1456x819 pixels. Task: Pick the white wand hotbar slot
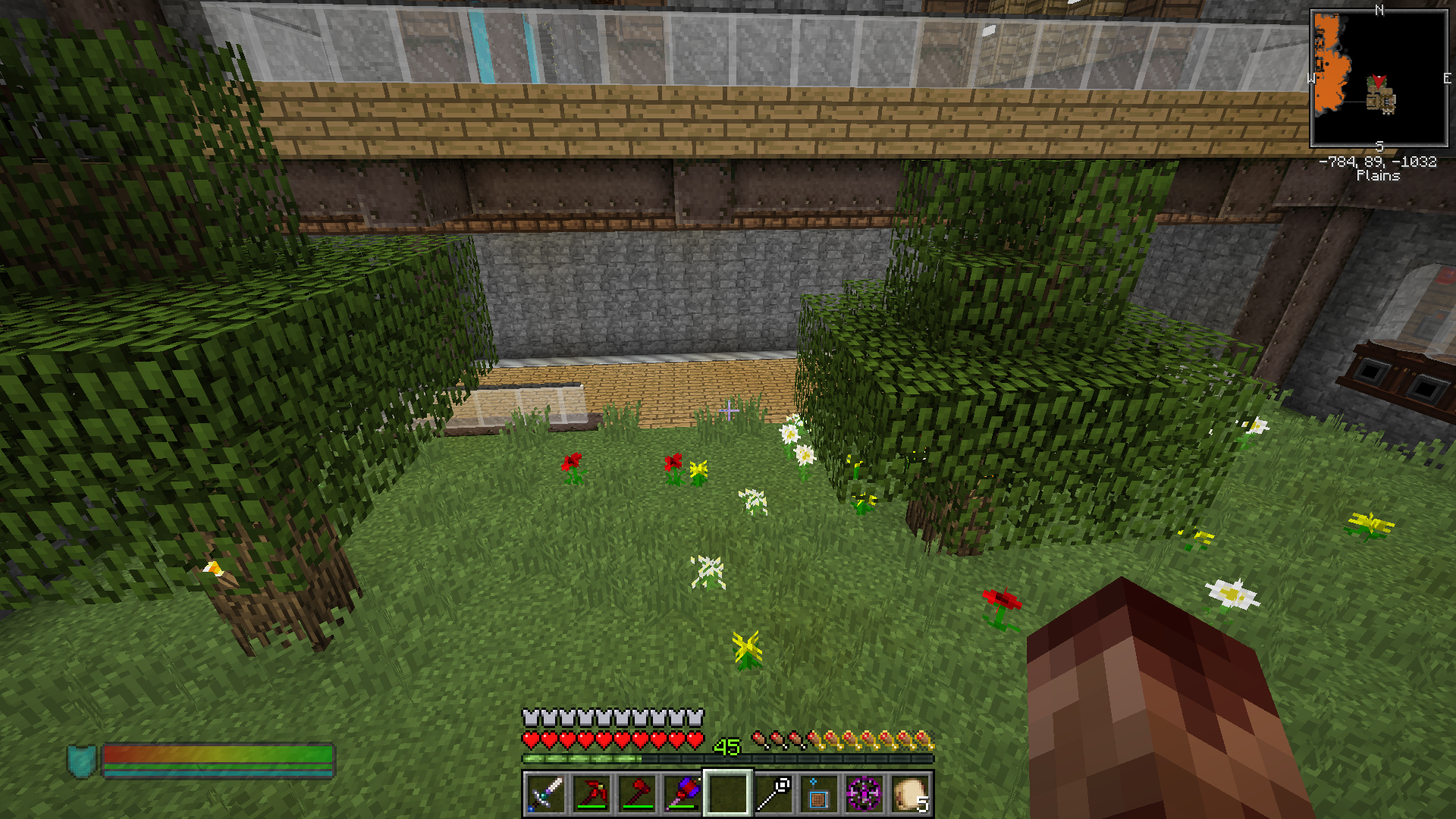click(x=773, y=794)
